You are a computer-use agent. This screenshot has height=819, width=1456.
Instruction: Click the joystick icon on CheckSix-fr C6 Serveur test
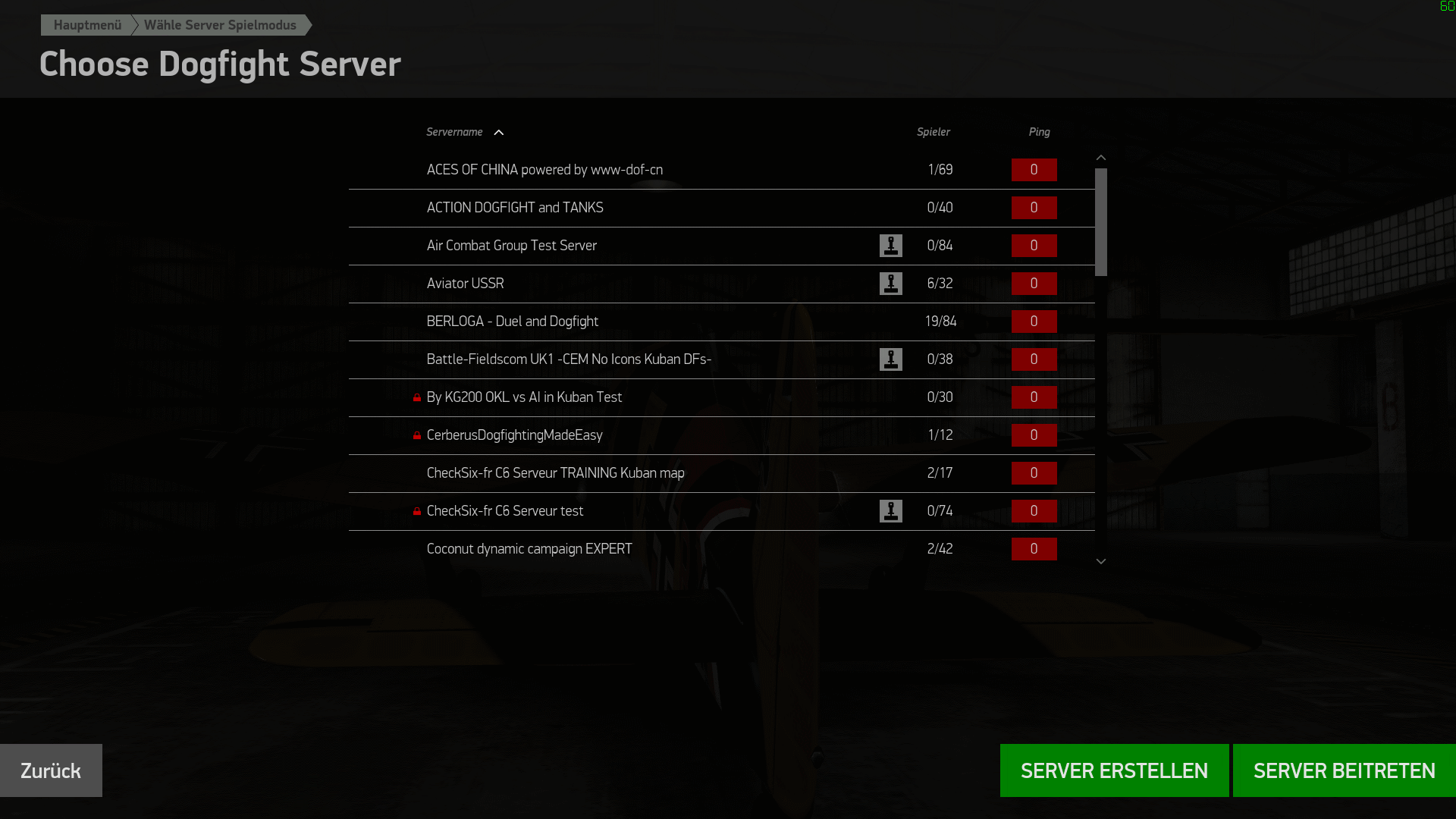point(891,511)
